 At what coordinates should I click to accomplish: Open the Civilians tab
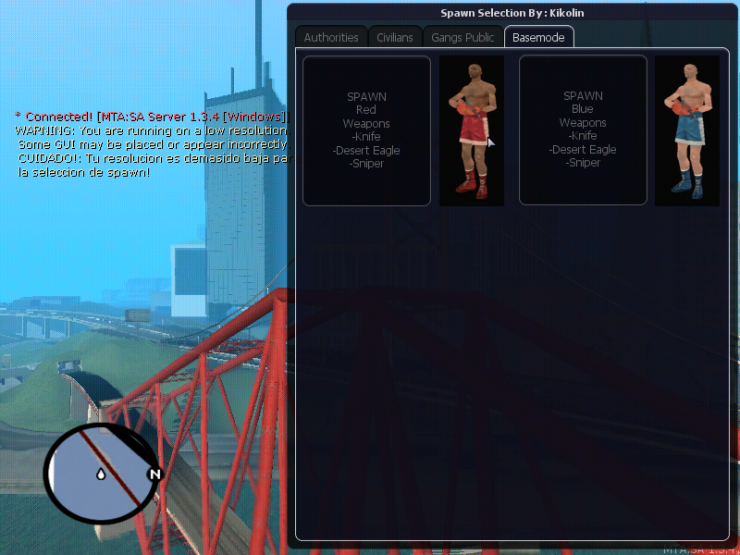click(x=395, y=37)
